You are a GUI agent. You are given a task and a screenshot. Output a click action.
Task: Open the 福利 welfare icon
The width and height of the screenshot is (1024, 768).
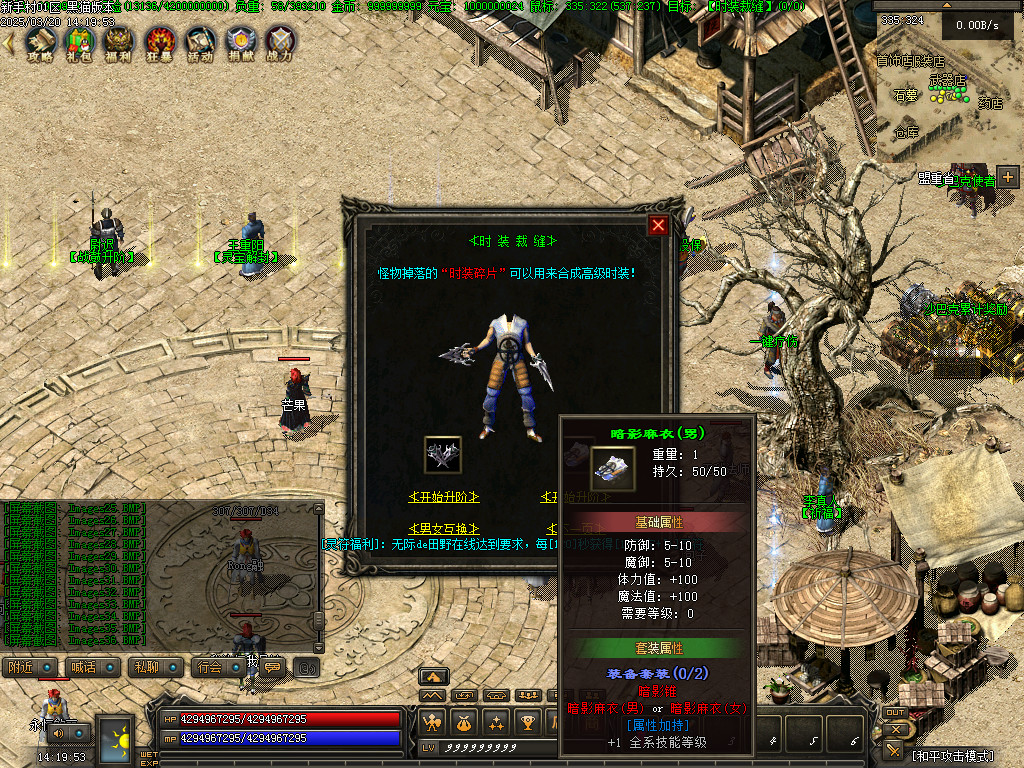pyautogui.click(x=120, y=41)
